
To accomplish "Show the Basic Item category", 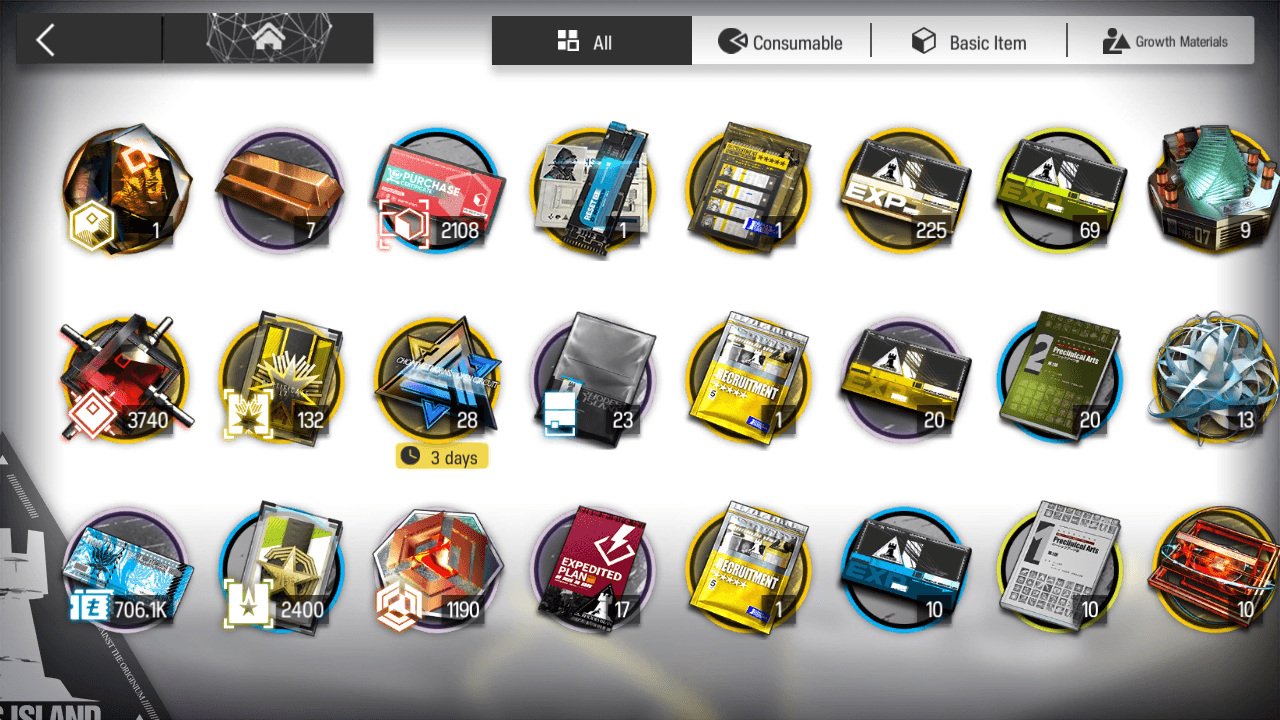I will point(968,42).
